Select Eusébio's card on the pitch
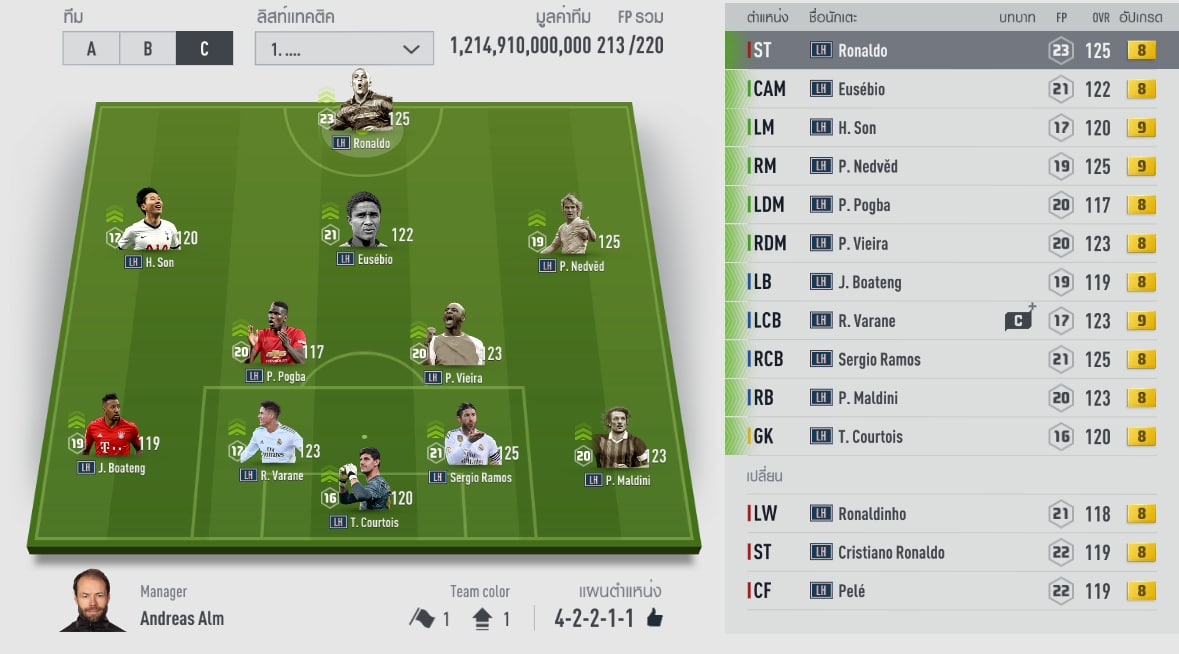Screen dimensions: 1179x654 [364, 225]
